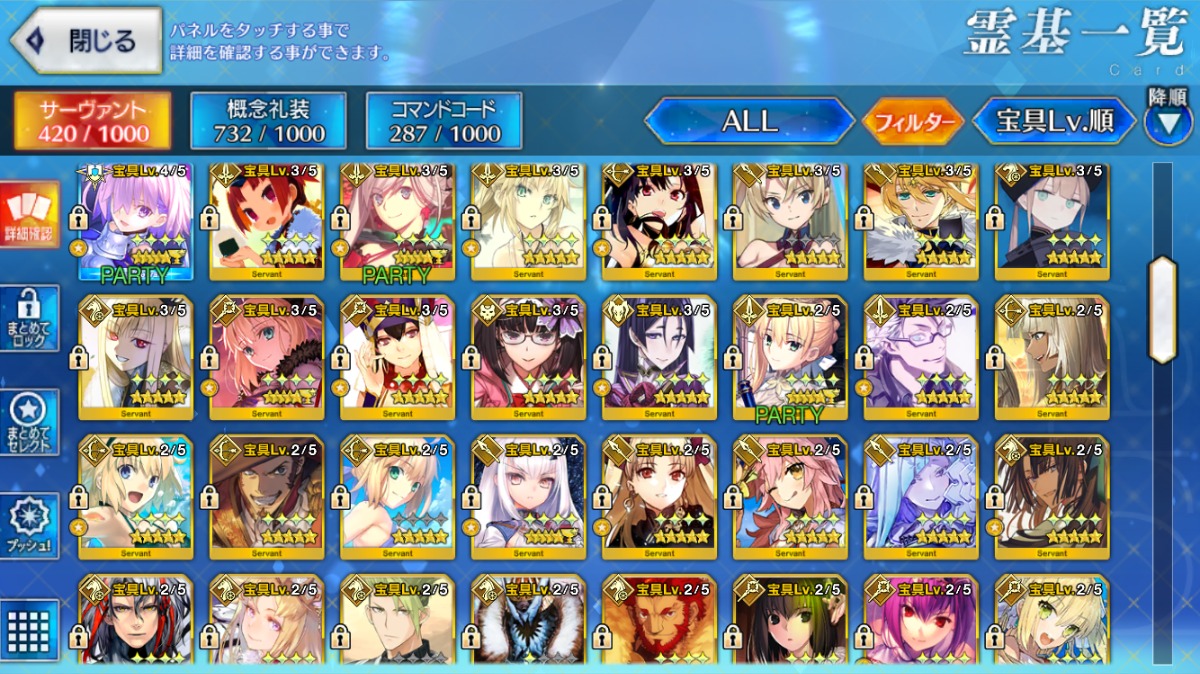
Task: Close the card list with 閉じる
Action: [x=86, y=41]
